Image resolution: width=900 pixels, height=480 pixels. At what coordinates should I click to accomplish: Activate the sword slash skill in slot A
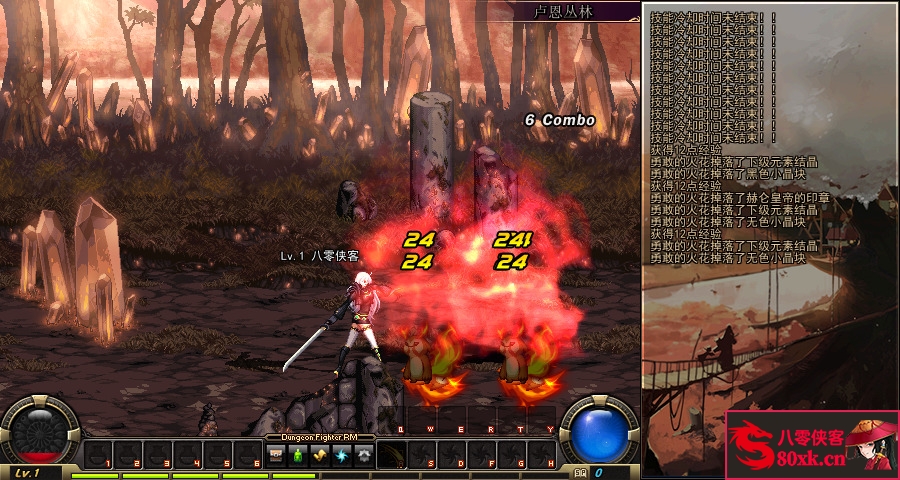(392, 456)
